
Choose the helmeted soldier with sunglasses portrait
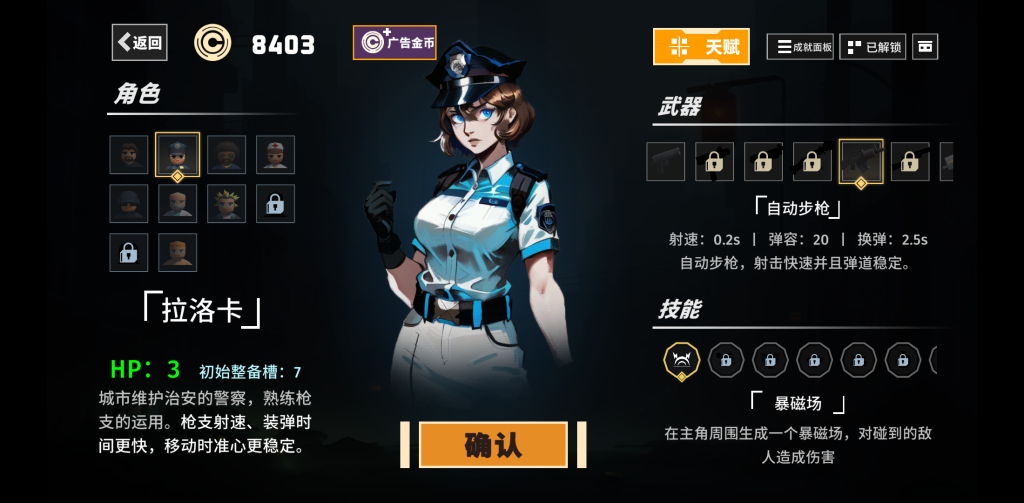click(129, 203)
